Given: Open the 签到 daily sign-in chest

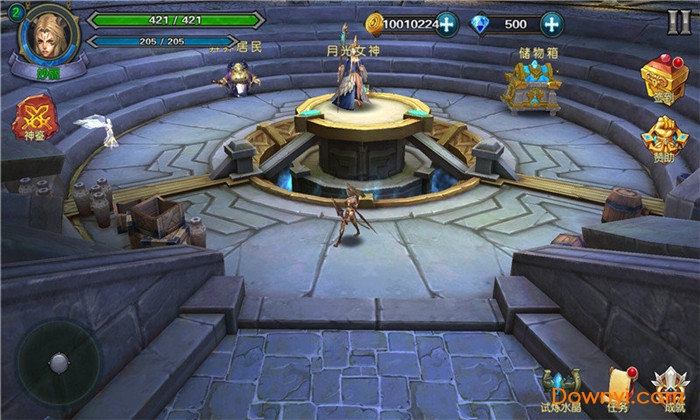Looking at the screenshot, I should (662, 80).
